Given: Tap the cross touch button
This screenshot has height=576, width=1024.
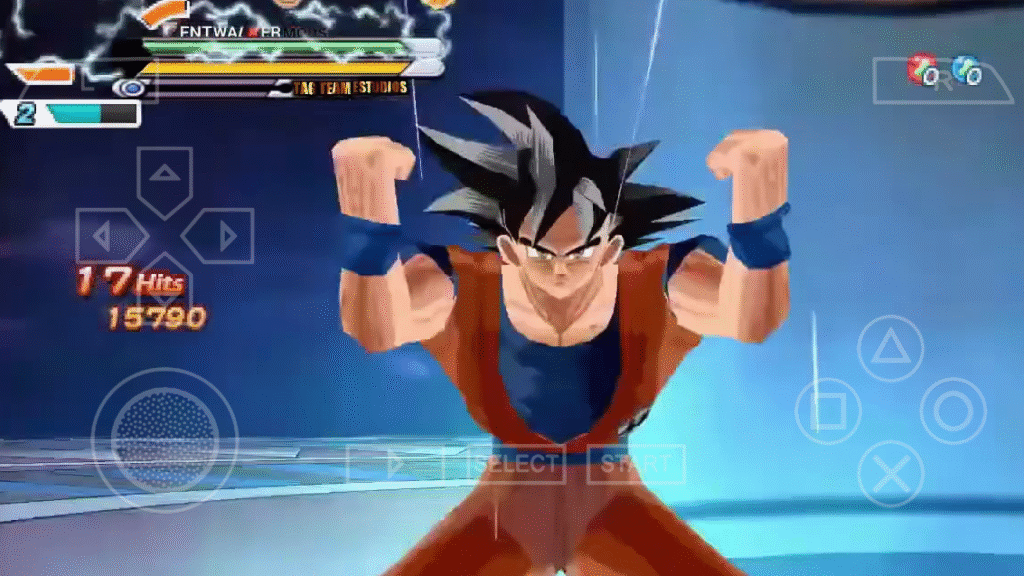Looking at the screenshot, I should pos(890,473).
